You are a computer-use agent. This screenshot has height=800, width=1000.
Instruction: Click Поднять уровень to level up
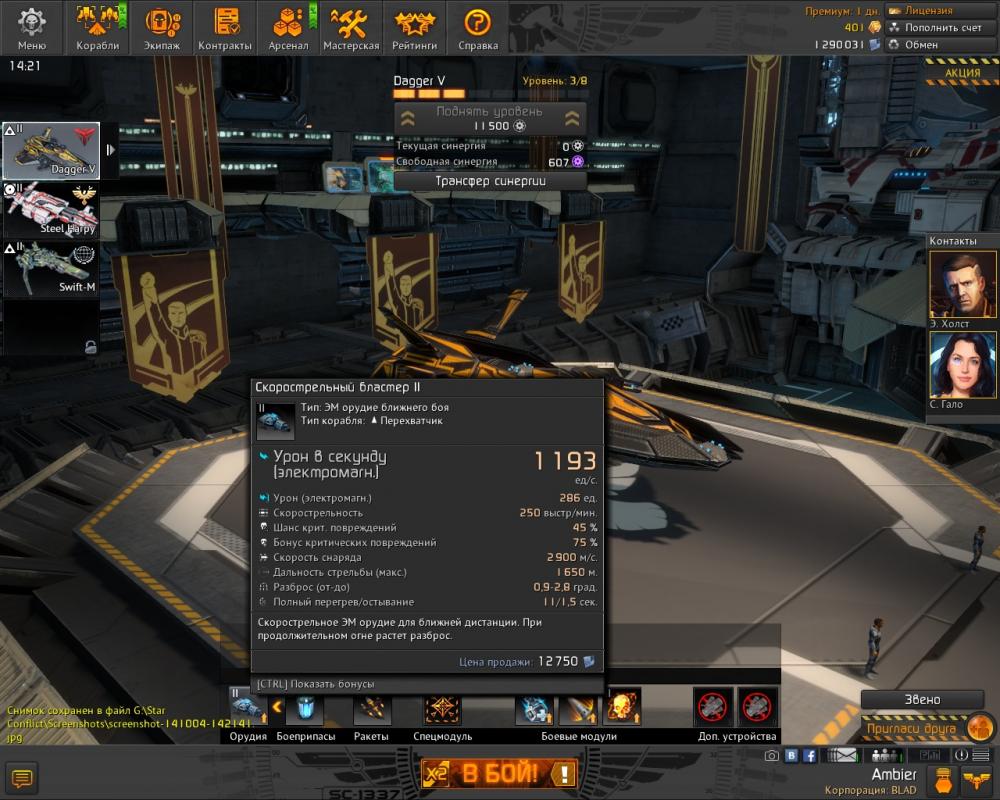pos(489,118)
